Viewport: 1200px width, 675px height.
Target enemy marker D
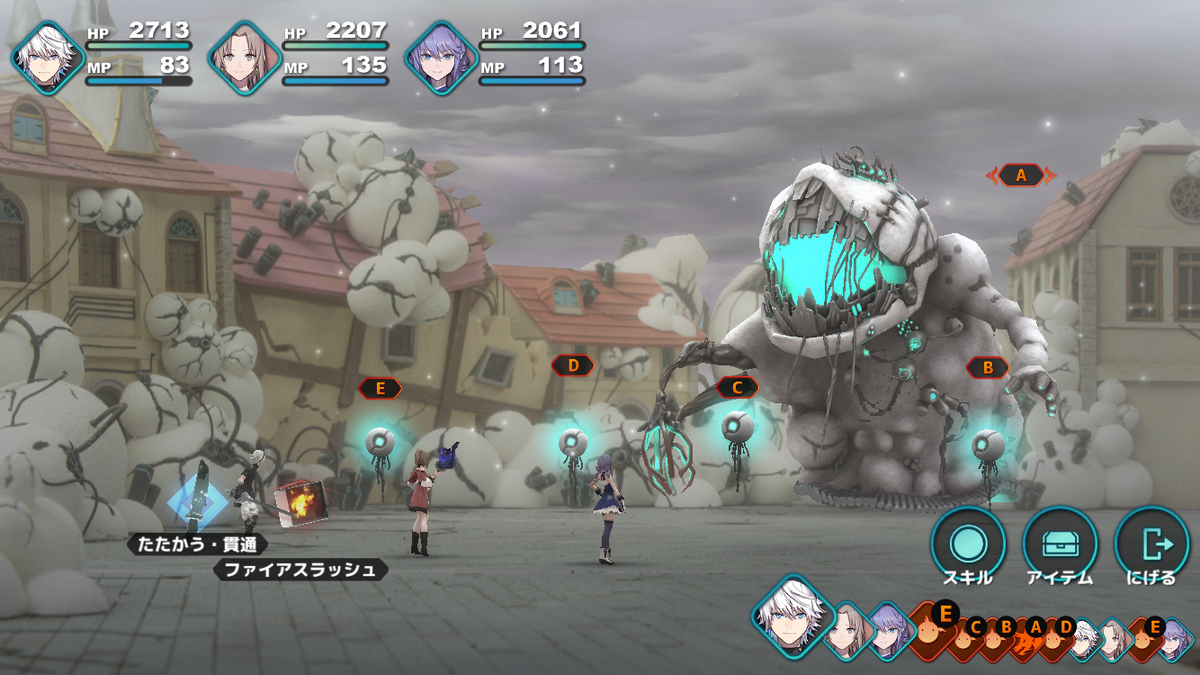tap(573, 365)
